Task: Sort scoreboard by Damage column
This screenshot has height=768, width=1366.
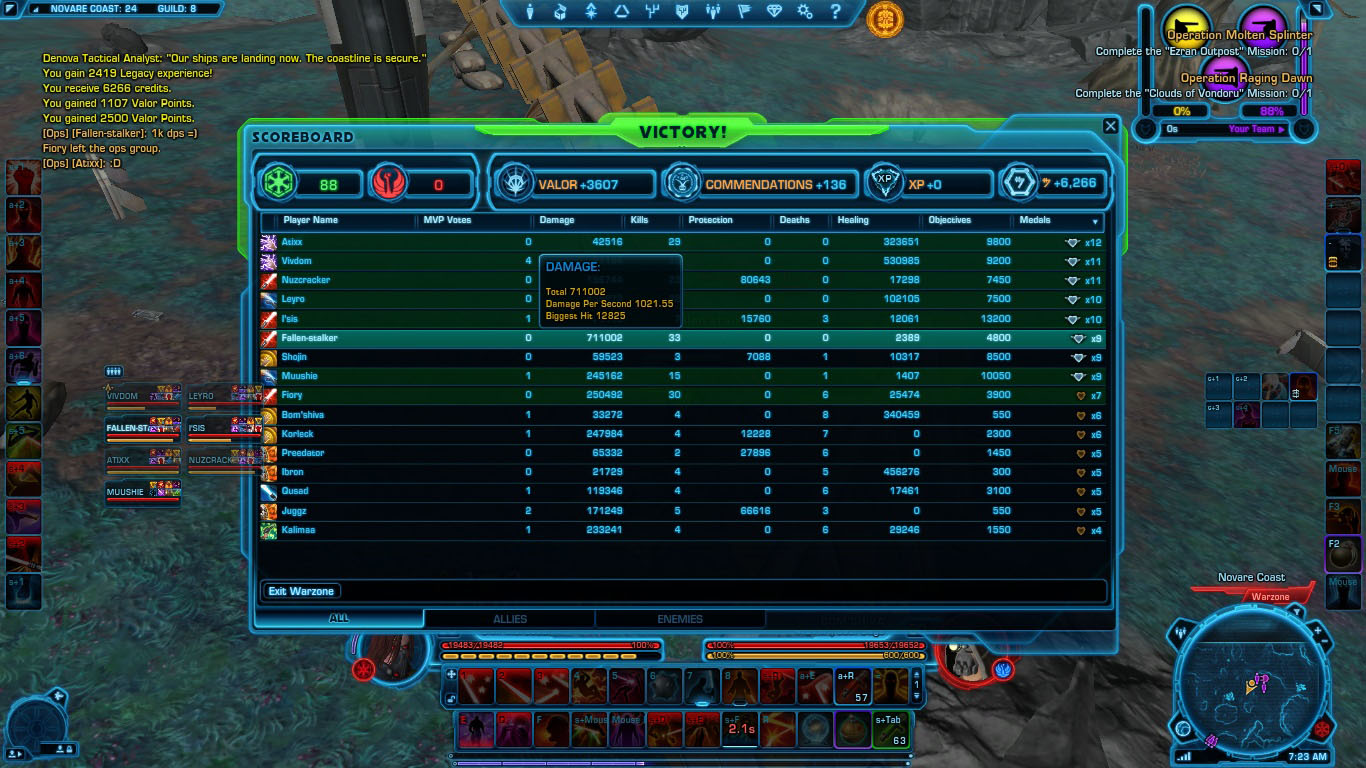Action: pos(557,220)
